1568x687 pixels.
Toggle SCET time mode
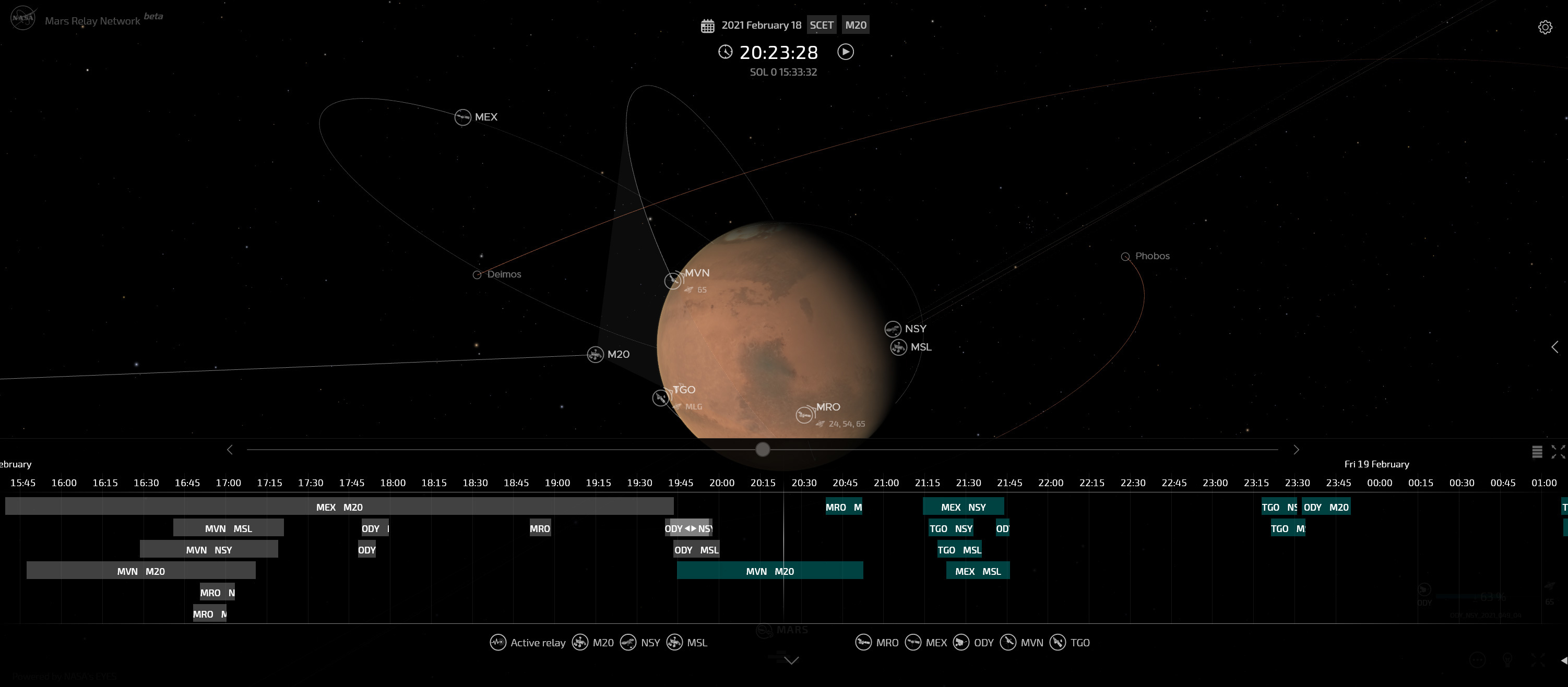[822, 25]
